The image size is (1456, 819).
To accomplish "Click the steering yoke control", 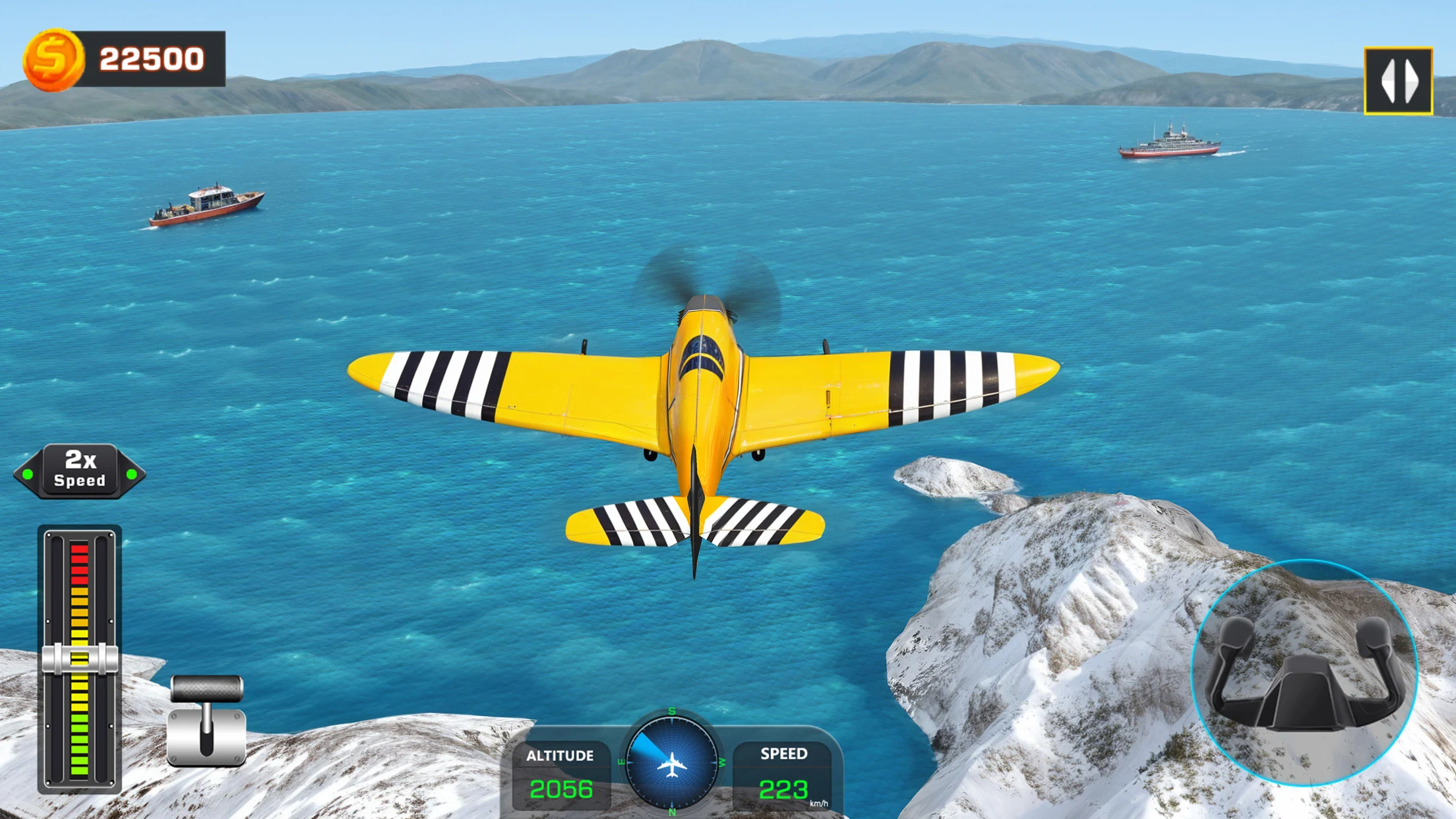I will click(x=1304, y=674).
